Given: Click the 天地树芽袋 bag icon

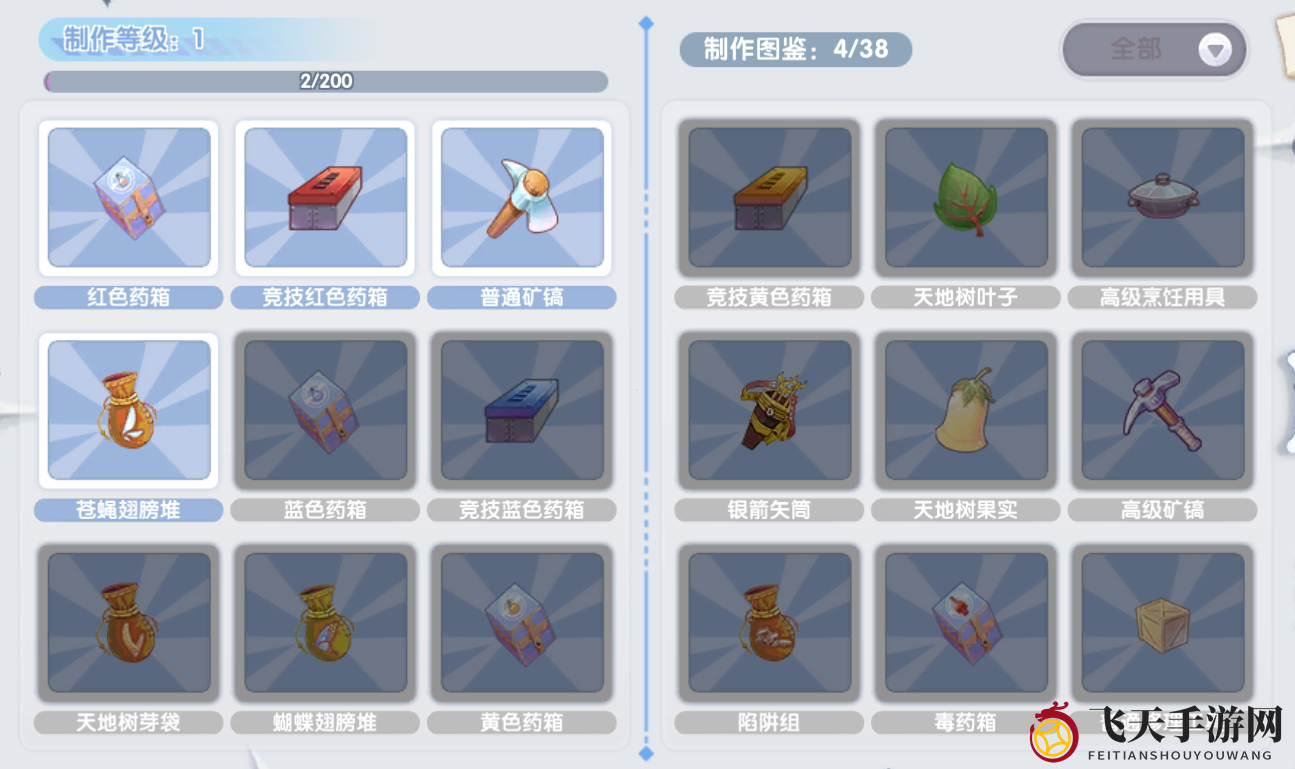Looking at the screenshot, I should click(128, 622).
